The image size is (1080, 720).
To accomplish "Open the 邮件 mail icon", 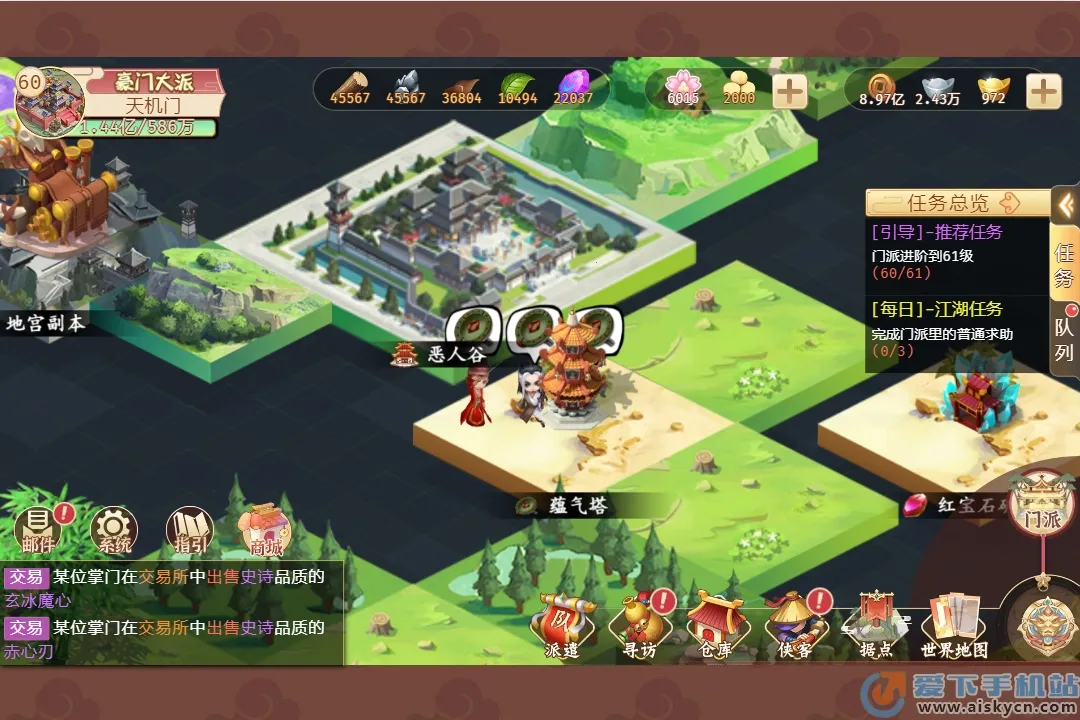I will pyautogui.click(x=38, y=528).
